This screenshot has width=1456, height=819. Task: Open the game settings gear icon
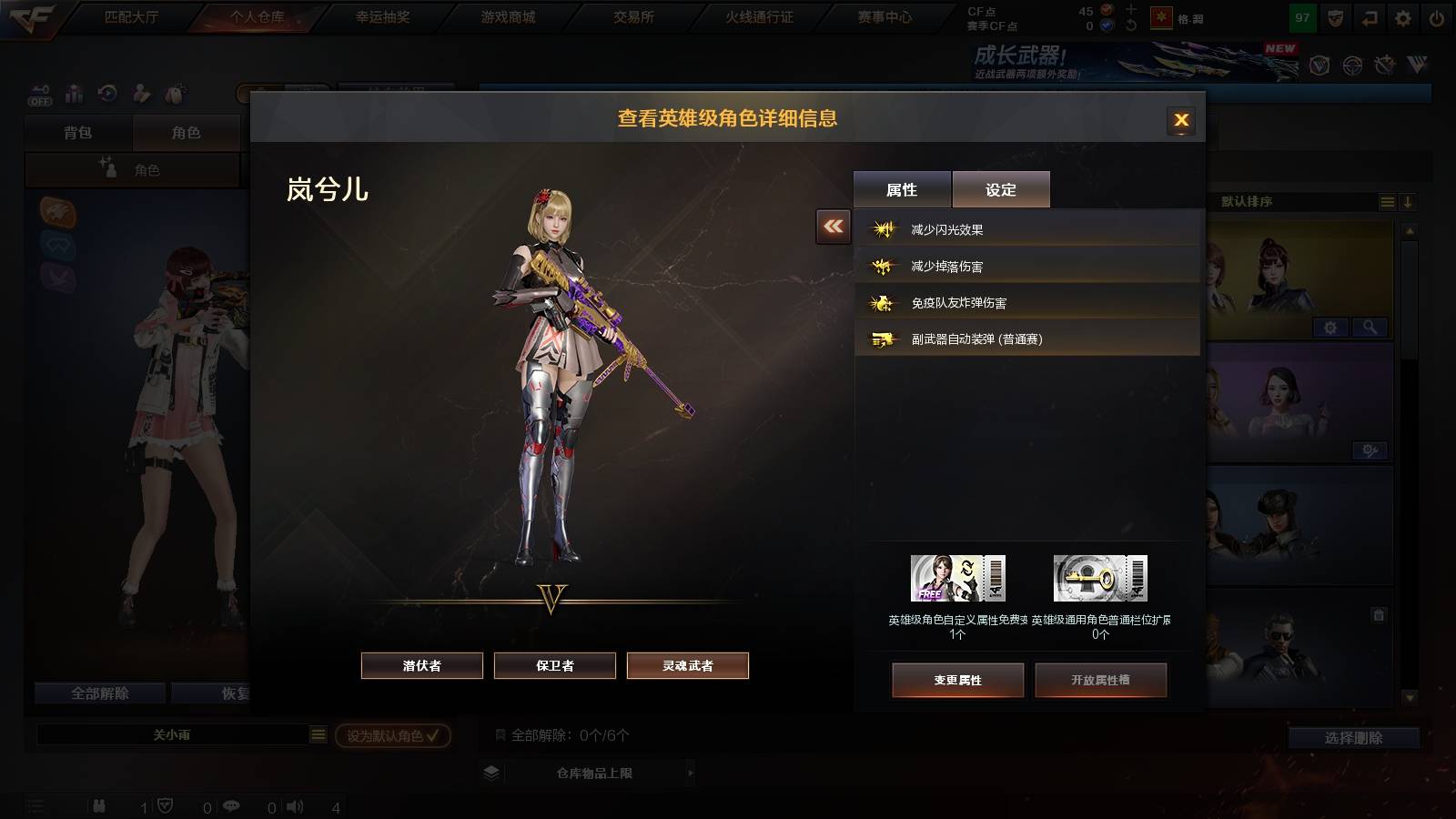pos(1403,16)
